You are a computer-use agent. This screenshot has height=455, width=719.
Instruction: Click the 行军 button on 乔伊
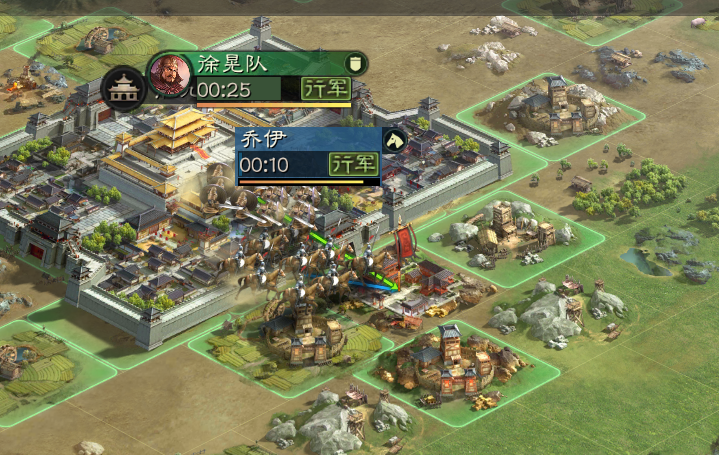point(353,164)
